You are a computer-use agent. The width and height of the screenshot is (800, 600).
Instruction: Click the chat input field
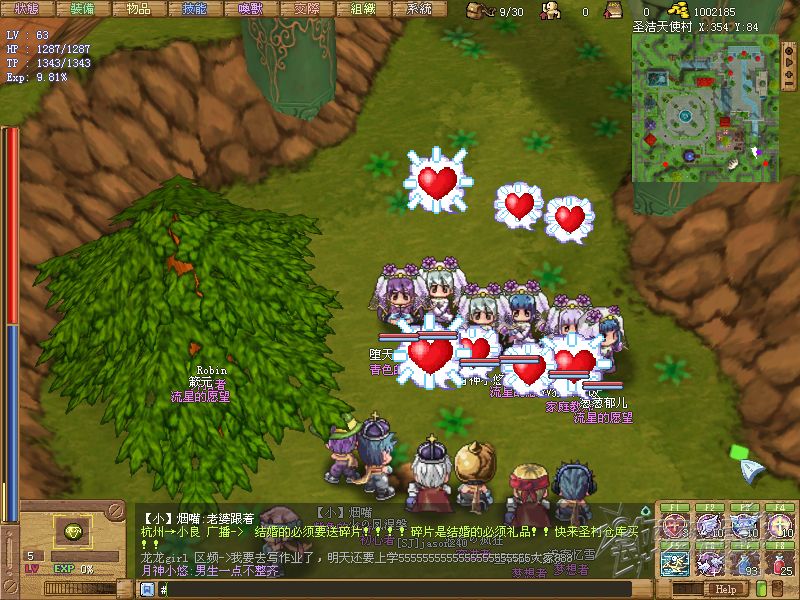[400, 590]
